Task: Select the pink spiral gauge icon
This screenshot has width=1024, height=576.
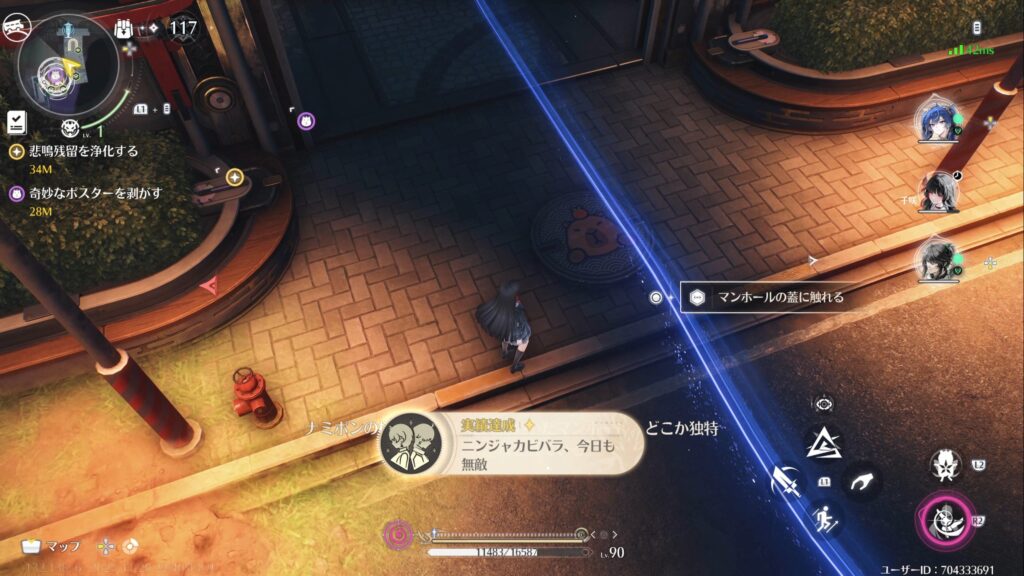Action: (x=398, y=534)
